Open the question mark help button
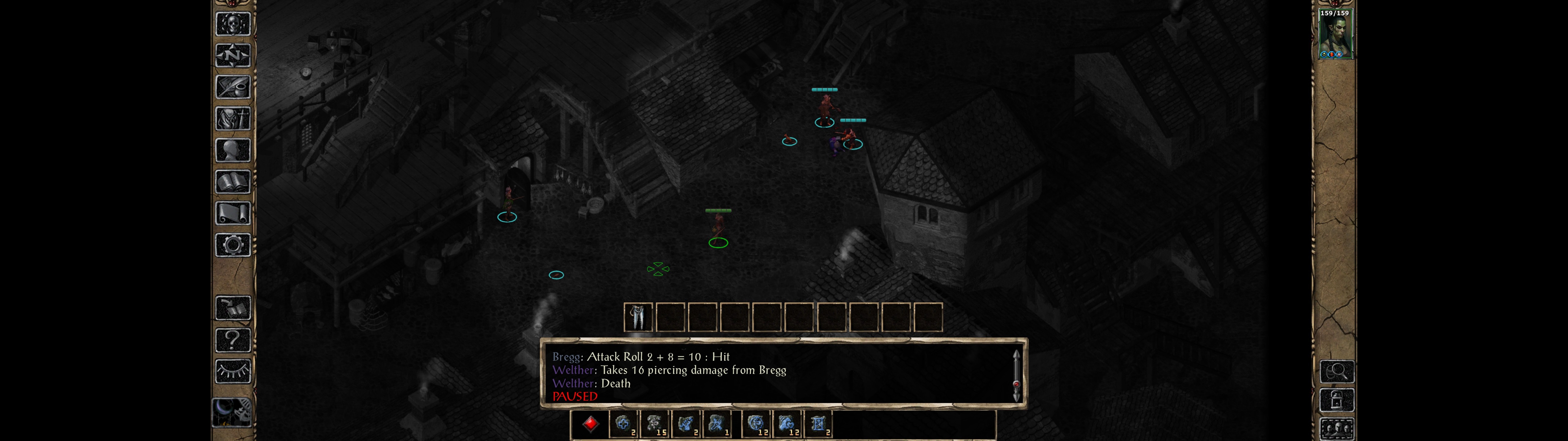 pyautogui.click(x=232, y=340)
